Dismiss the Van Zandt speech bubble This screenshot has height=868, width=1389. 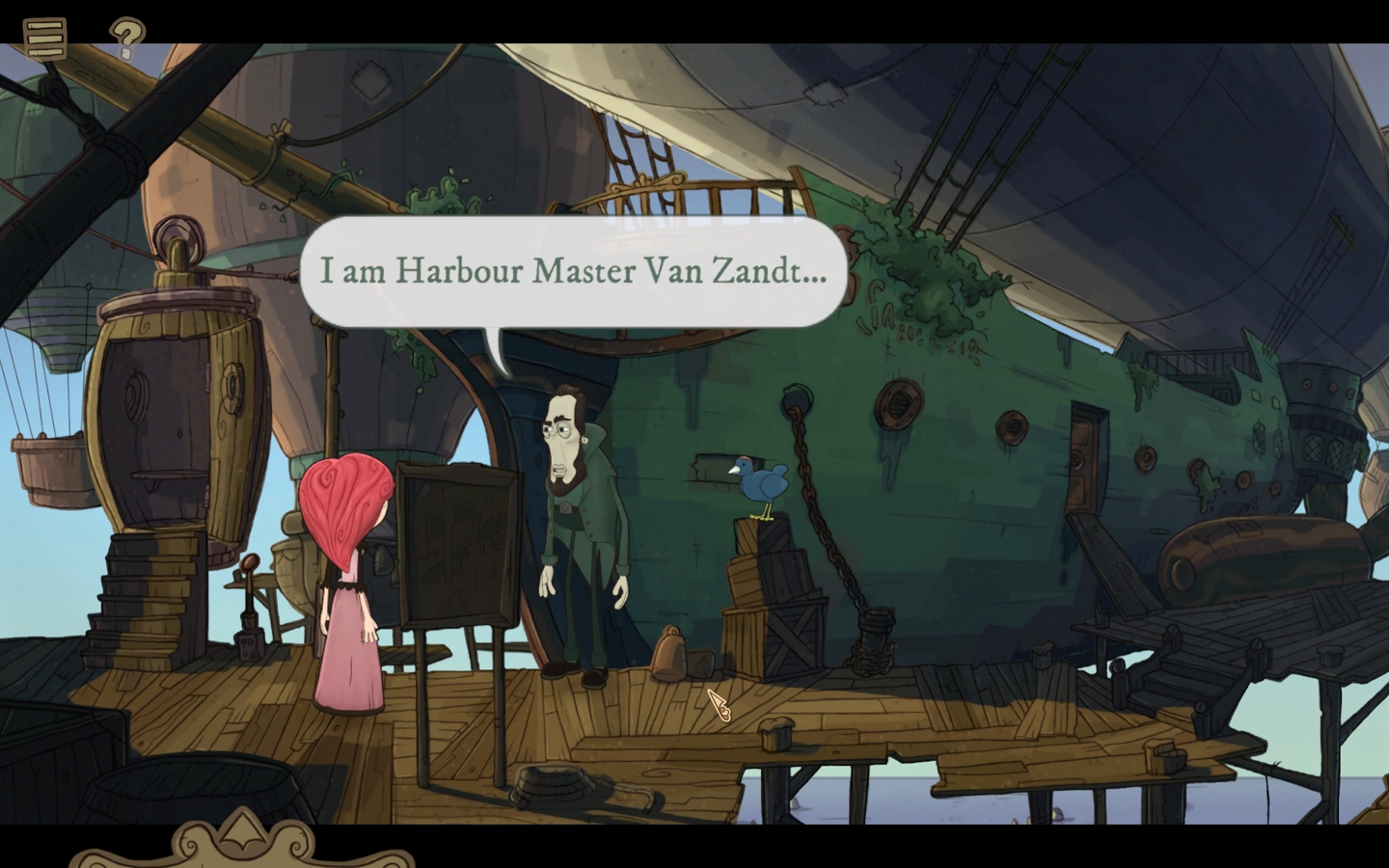(574, 271)
